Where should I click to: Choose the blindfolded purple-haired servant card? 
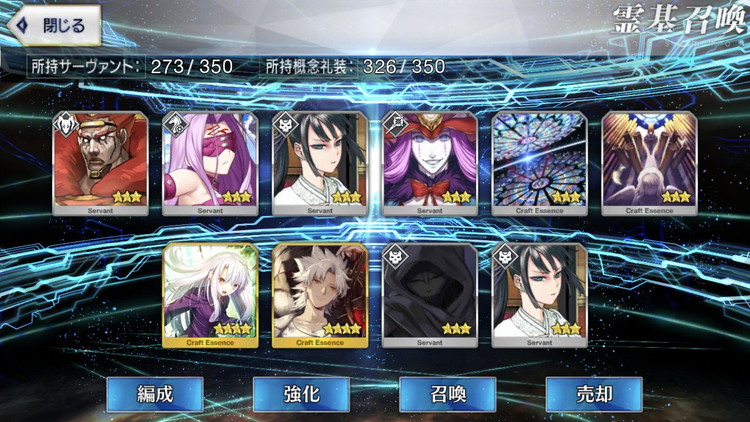(x=210, y=163)
